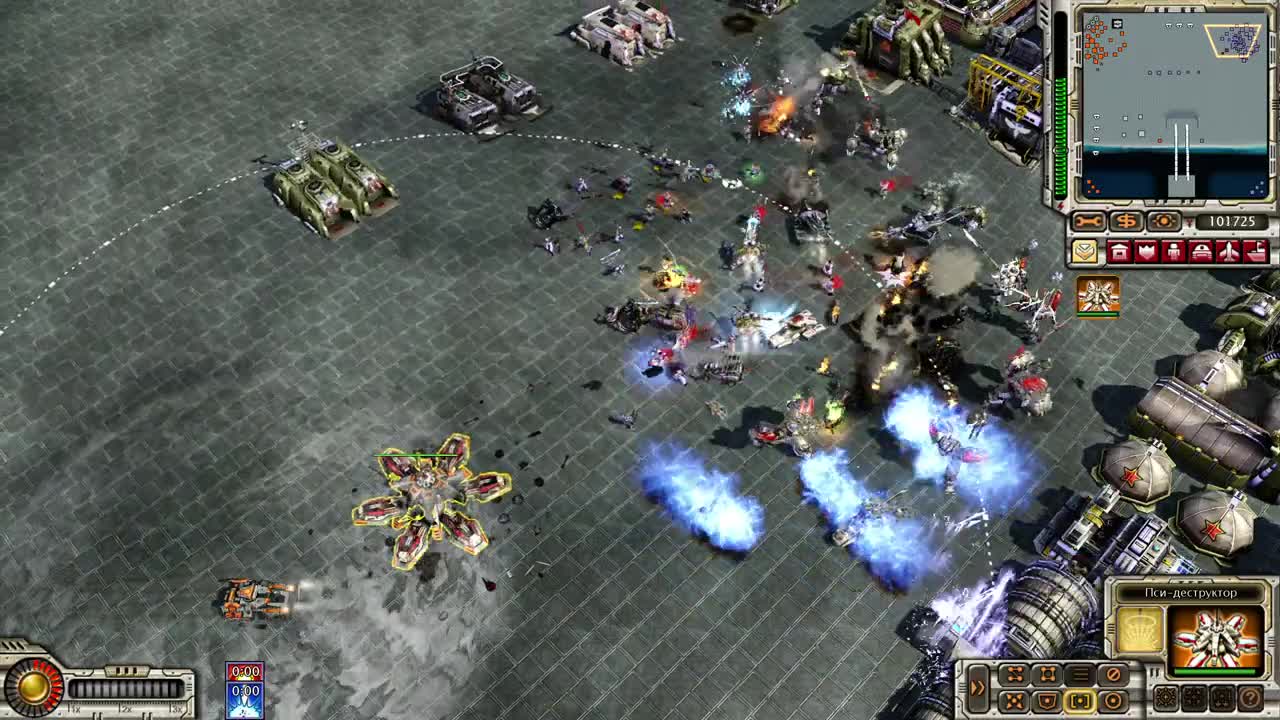Screen dimensions: 1280x720
Task: Switch to the structures production tab
Action: pyautogui.click(x=1120, y=252)
